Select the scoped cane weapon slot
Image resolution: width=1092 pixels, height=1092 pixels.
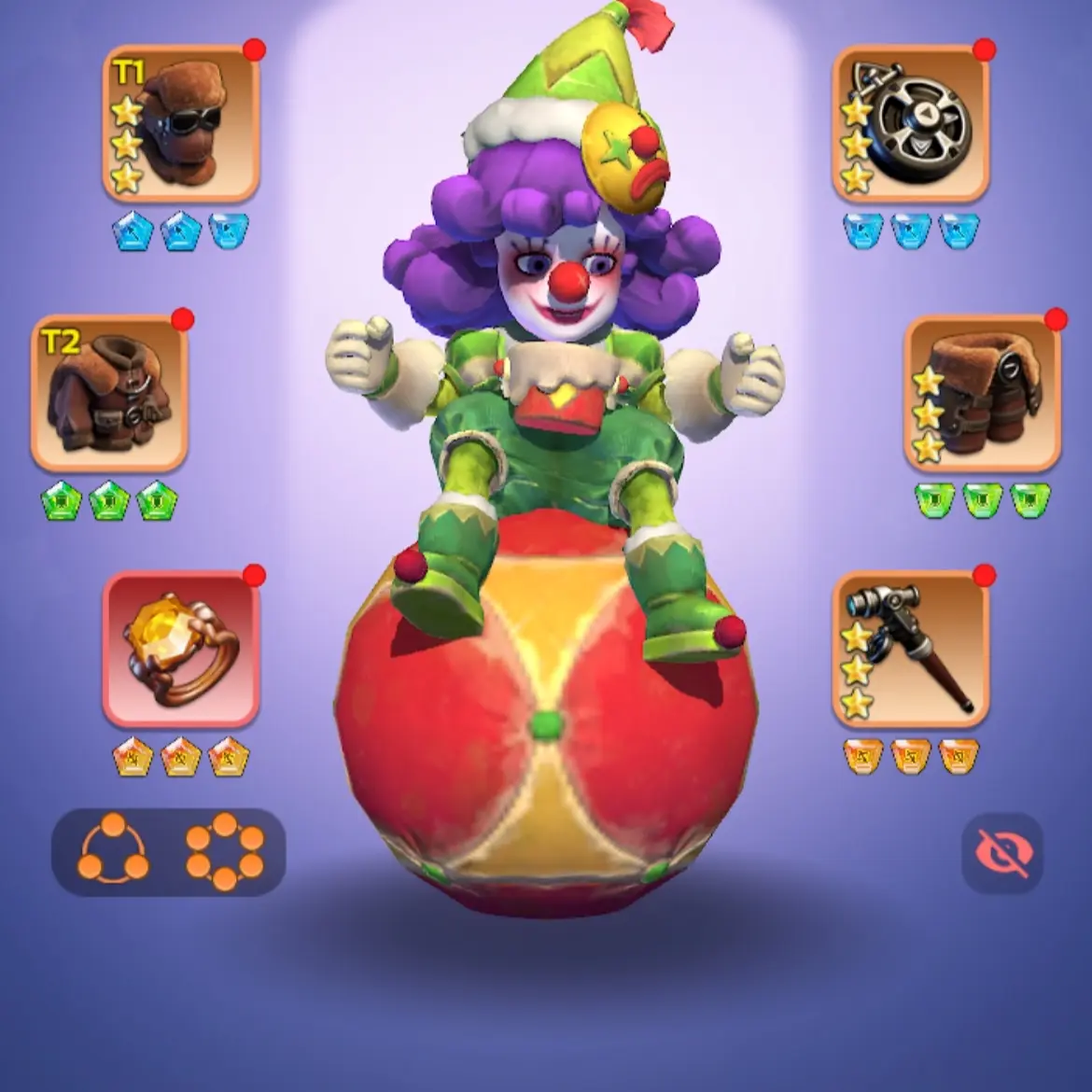coord(910,651)
